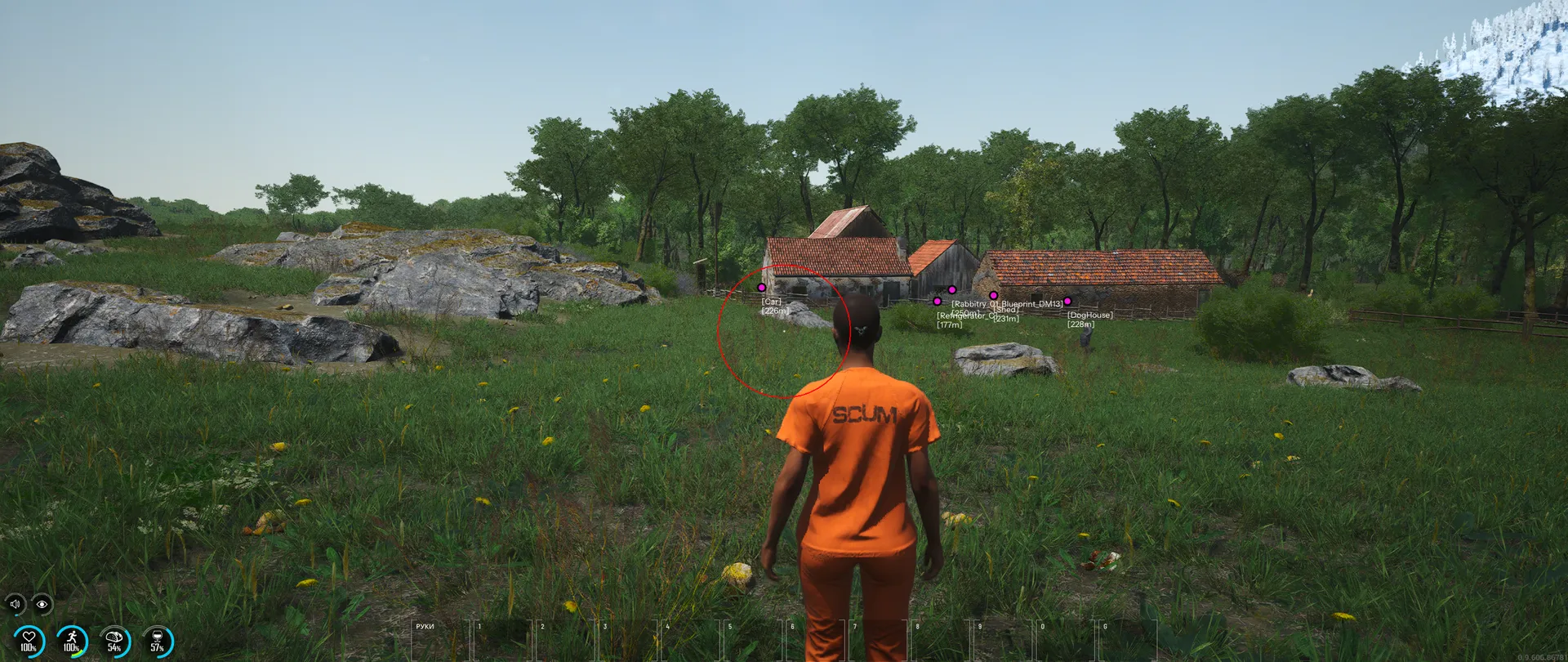Click the eye visibility indicator icon
The width and height of the screenshot is (1568, 662).
42,604
